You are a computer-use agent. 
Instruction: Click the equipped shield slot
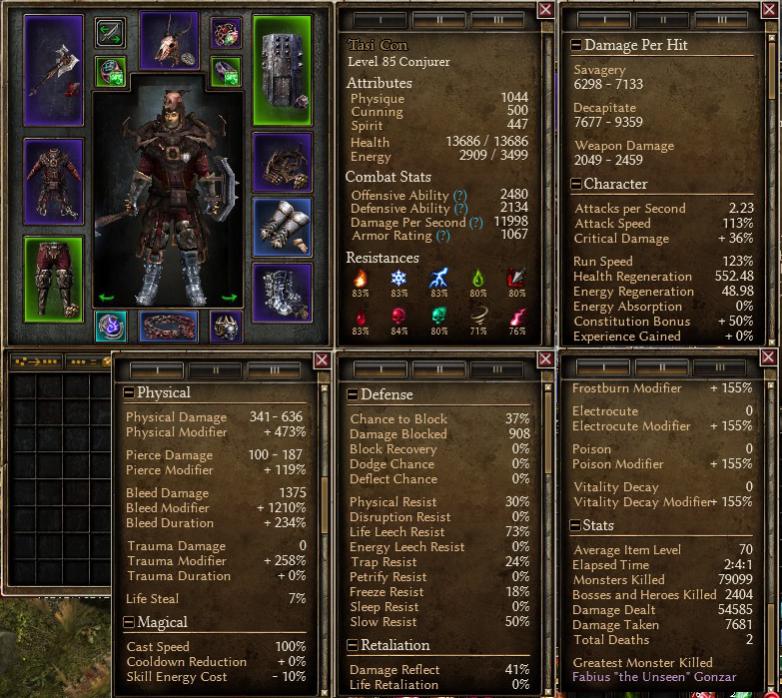click(x=283, y=68)
